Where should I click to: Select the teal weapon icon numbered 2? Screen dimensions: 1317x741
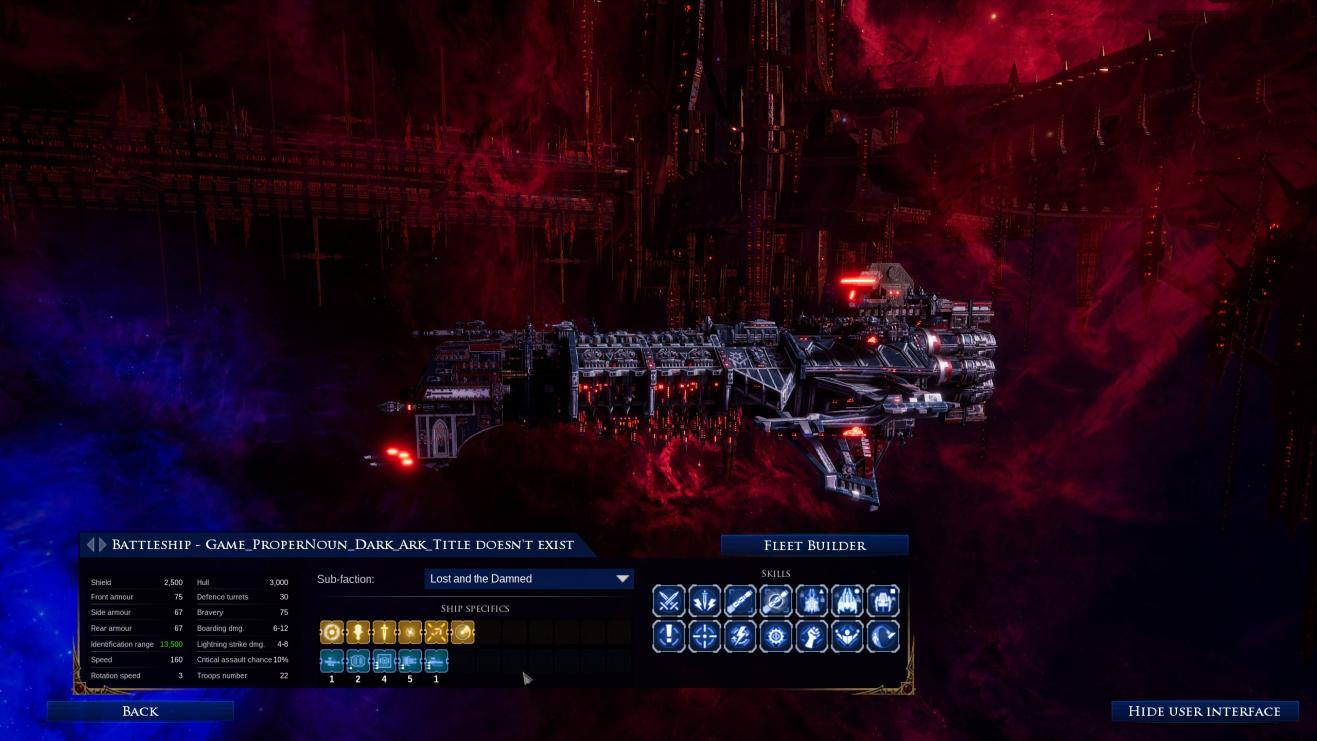tap(358, 661)
